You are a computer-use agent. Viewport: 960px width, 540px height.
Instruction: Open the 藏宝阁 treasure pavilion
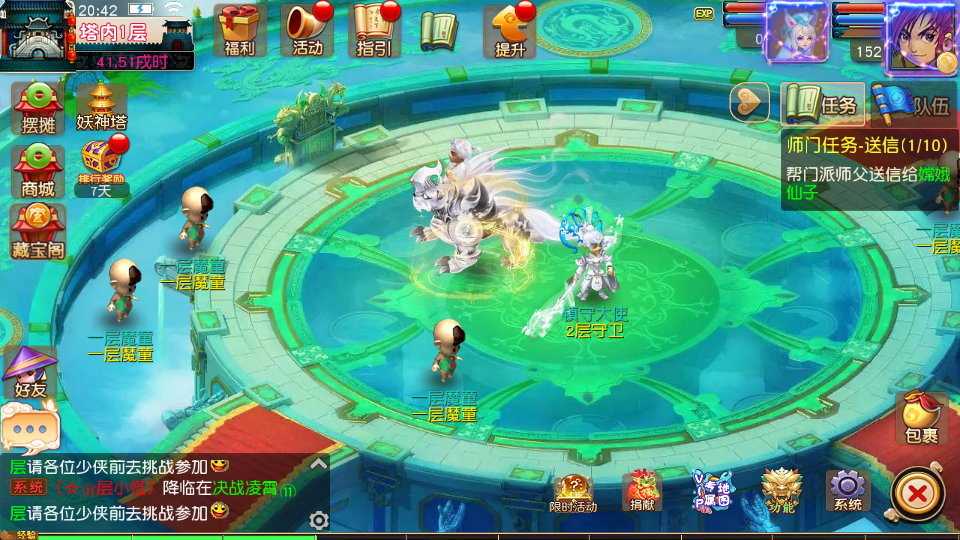(x=38, y=231)
